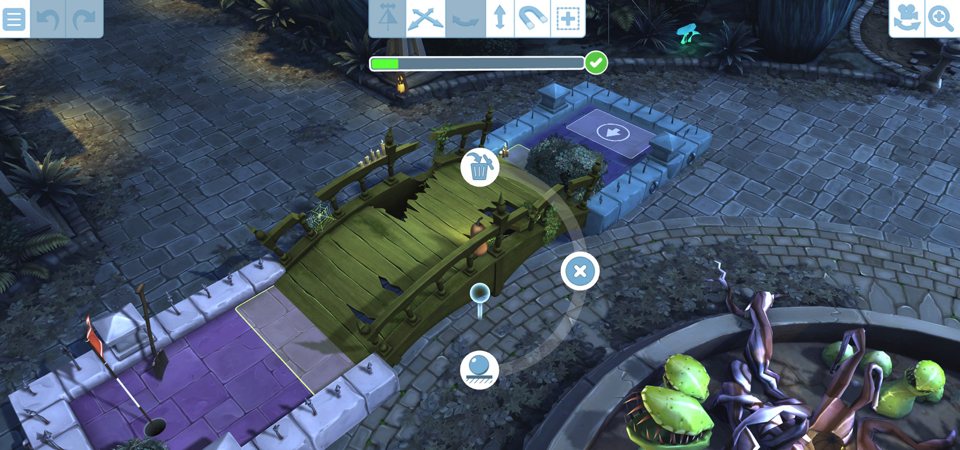Choose the curved-arrow rotate tool
Image resolution: width=960 pixels, height=450 pixels.
pyautogui.click(x=463, y=19)
